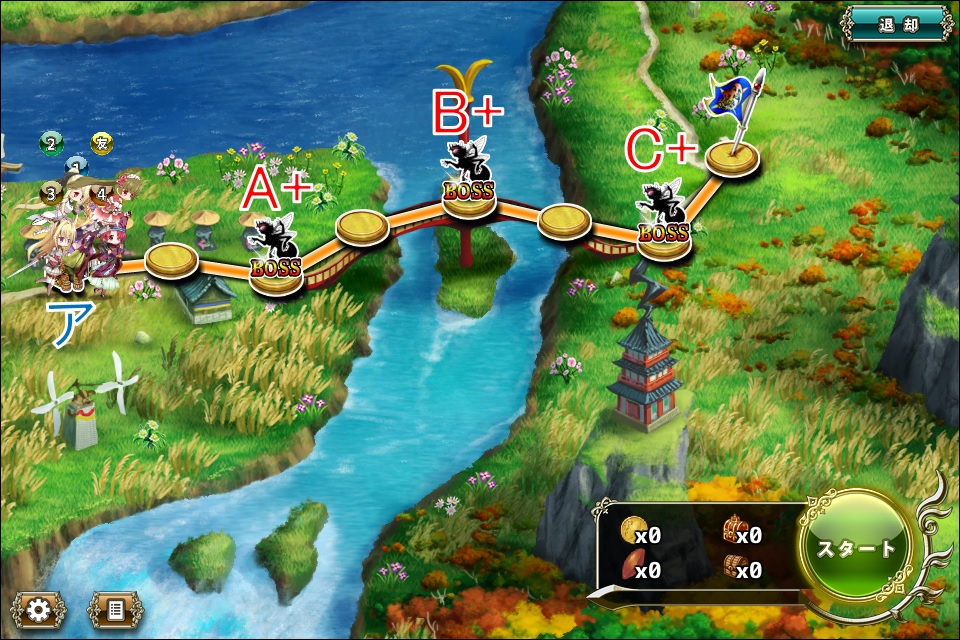
Task: Choose the blue flag goal node
Action: pyautogui.click(x=732, y=157)
